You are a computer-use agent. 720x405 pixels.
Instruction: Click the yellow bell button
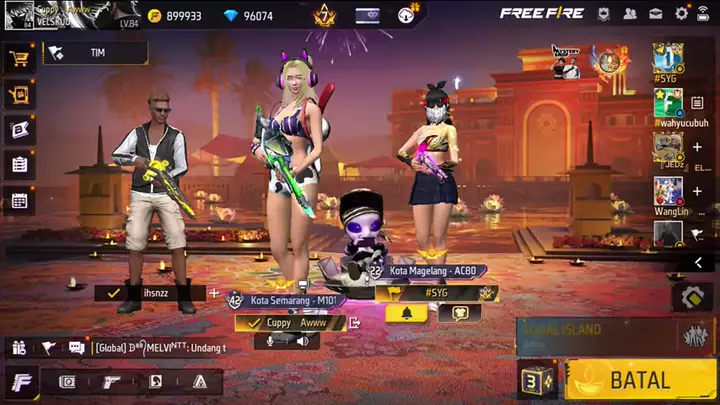coord(406,312)
